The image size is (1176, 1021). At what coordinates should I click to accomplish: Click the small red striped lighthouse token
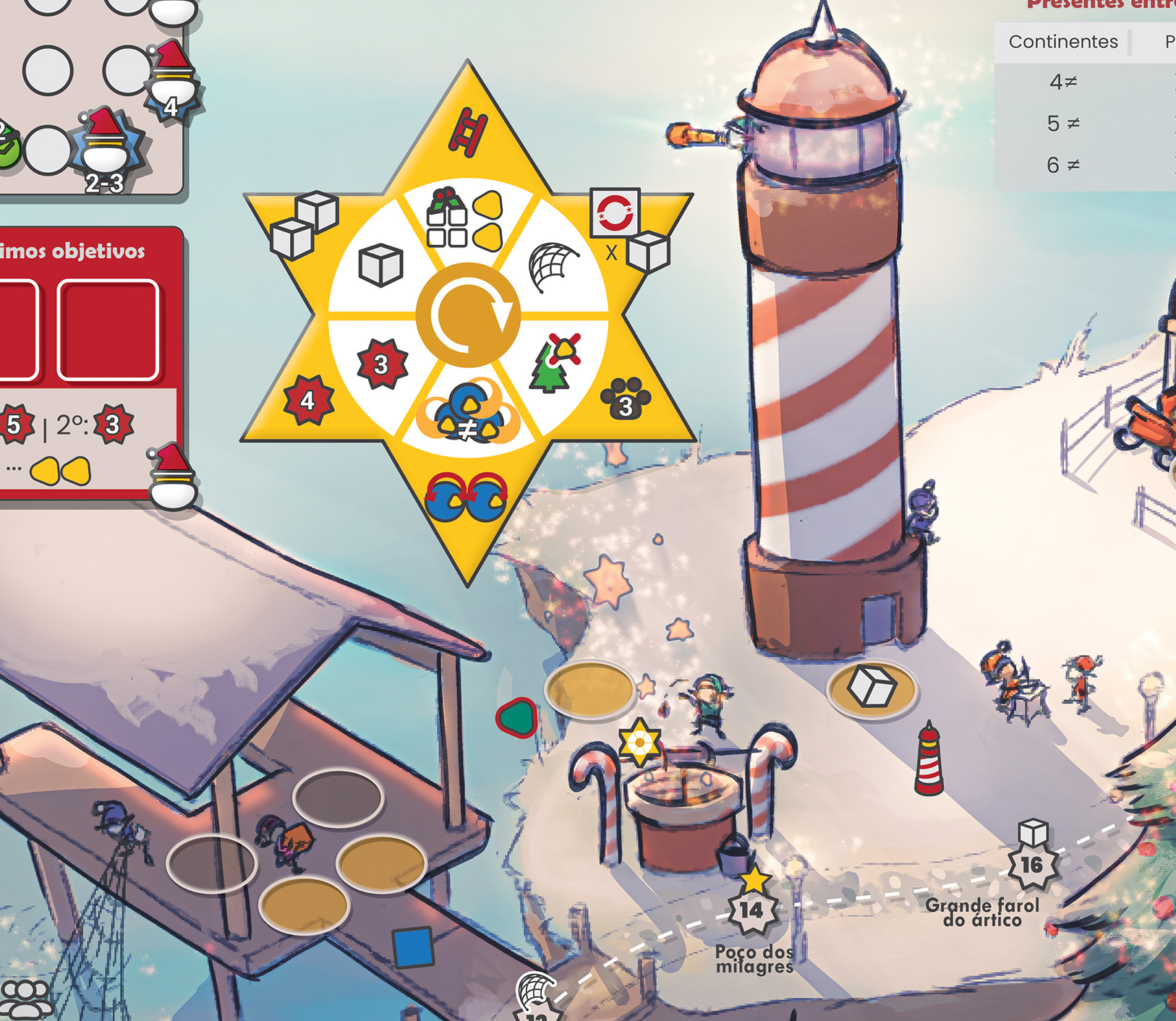click(x=929, y=759)
